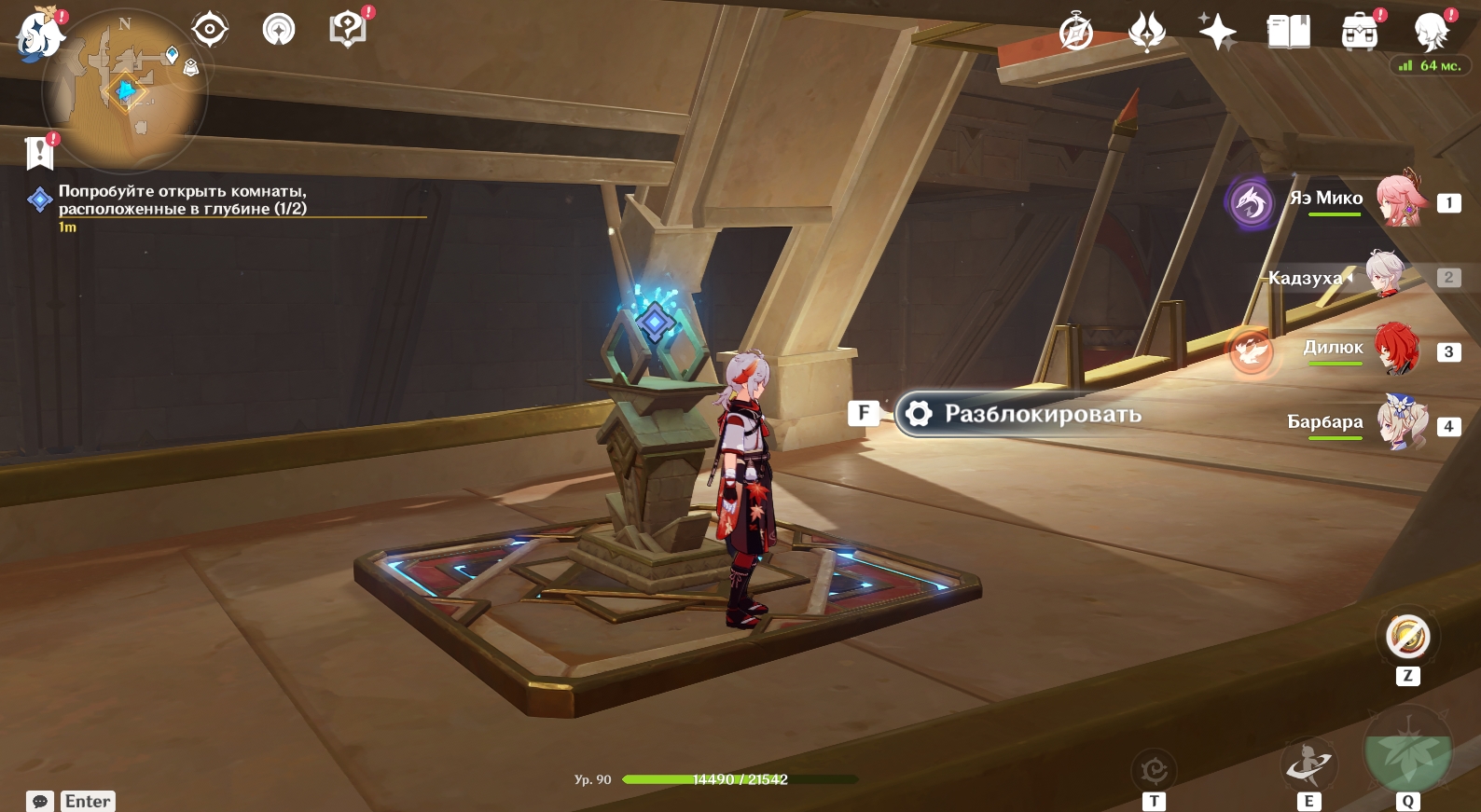Select Kazuha active character slot

pos(1386,275)
